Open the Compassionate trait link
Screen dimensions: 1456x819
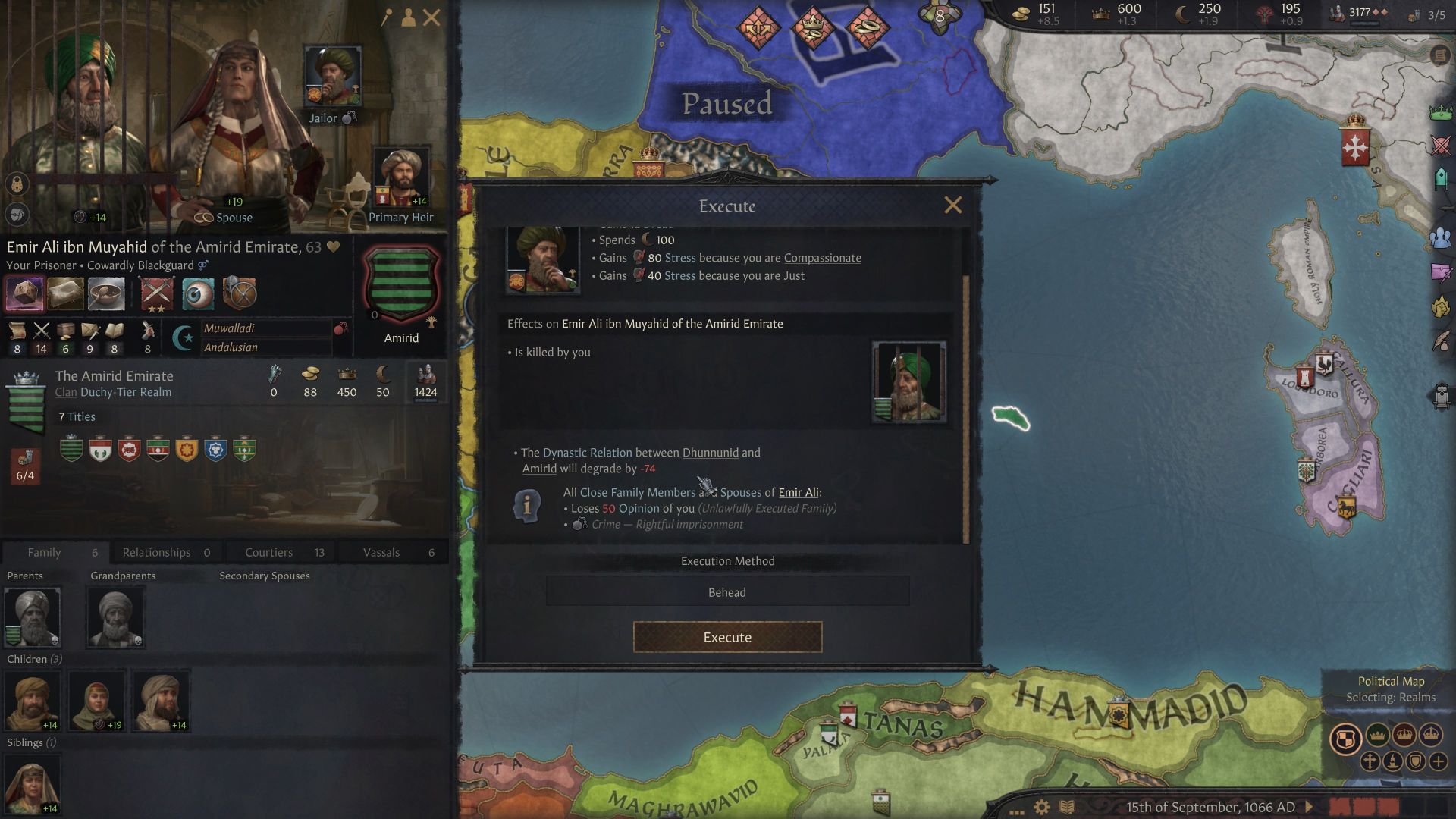[x=821, y=258]
